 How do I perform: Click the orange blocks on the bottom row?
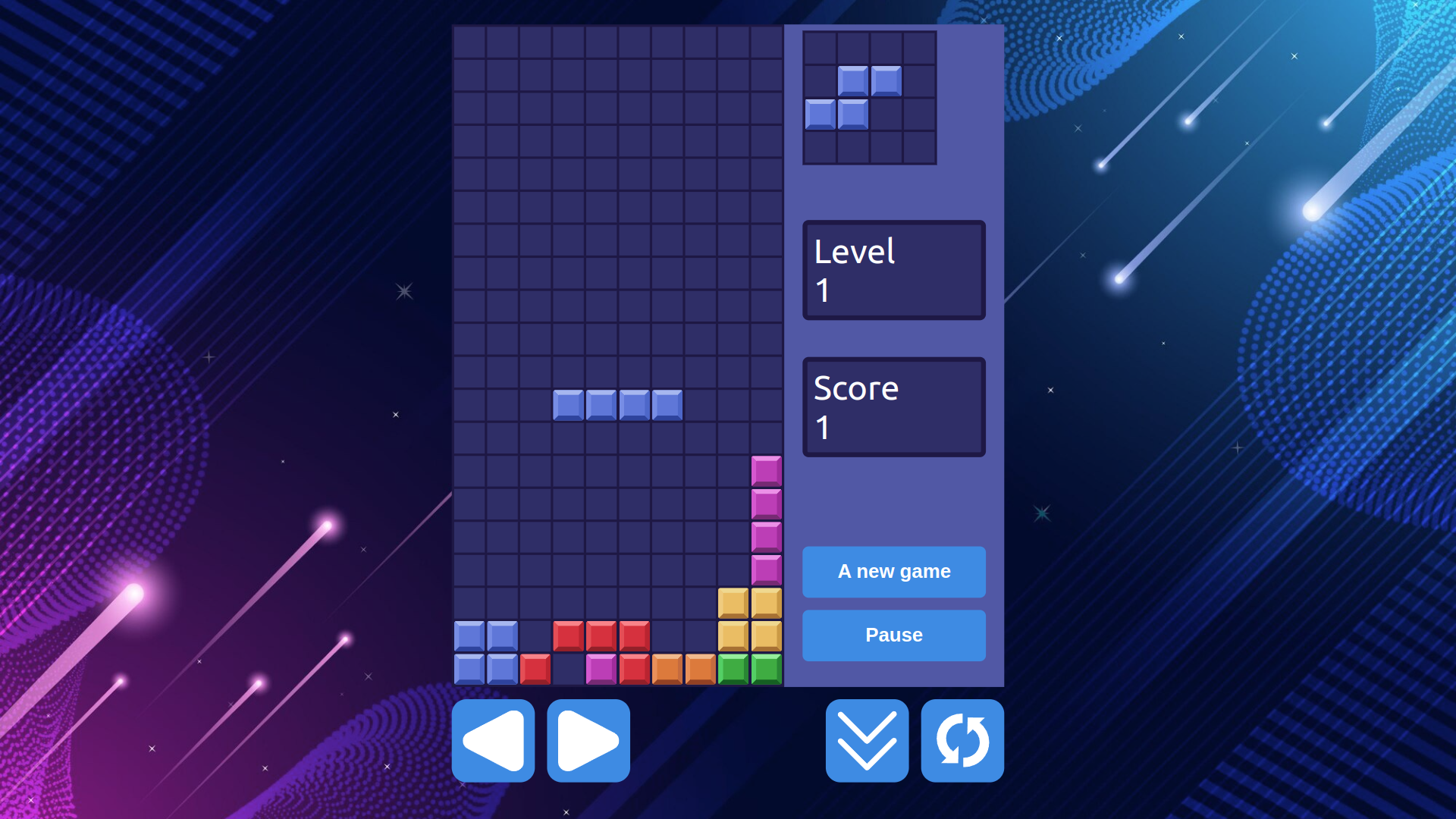[682, 668]
